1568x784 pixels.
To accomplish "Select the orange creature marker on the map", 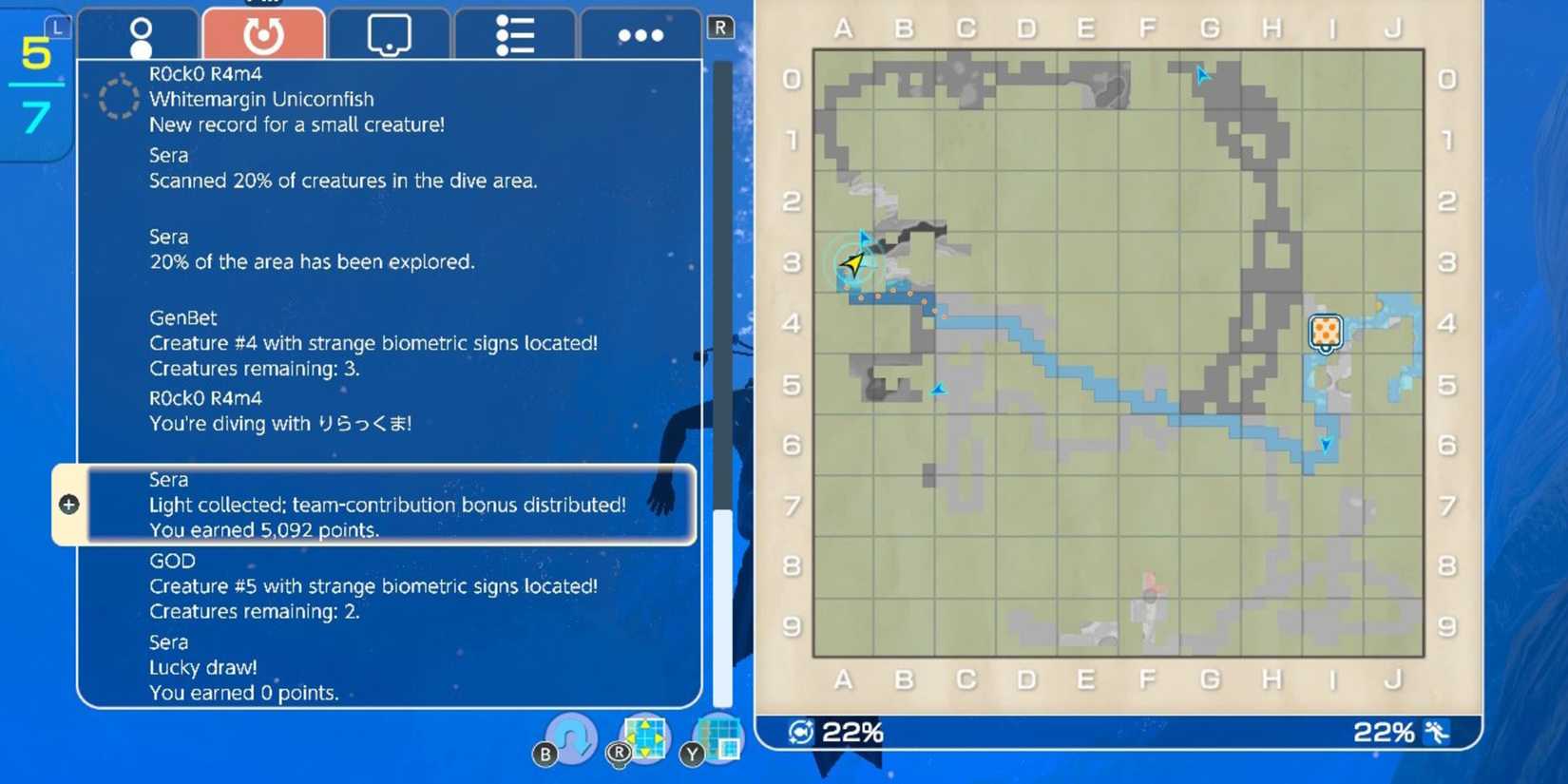I will pos(1325,332).
